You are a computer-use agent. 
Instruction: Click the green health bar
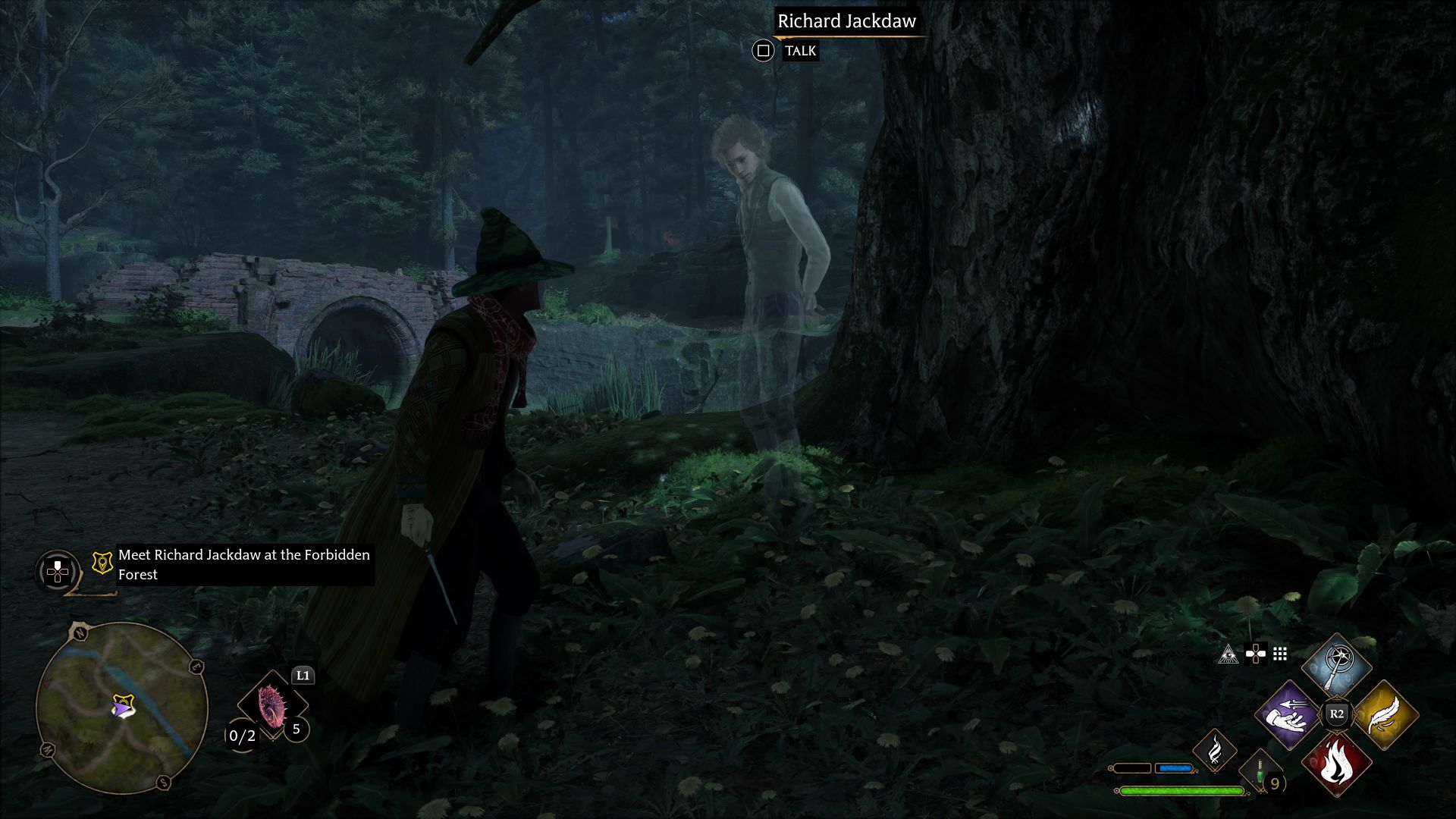[x=1181, y=792]
